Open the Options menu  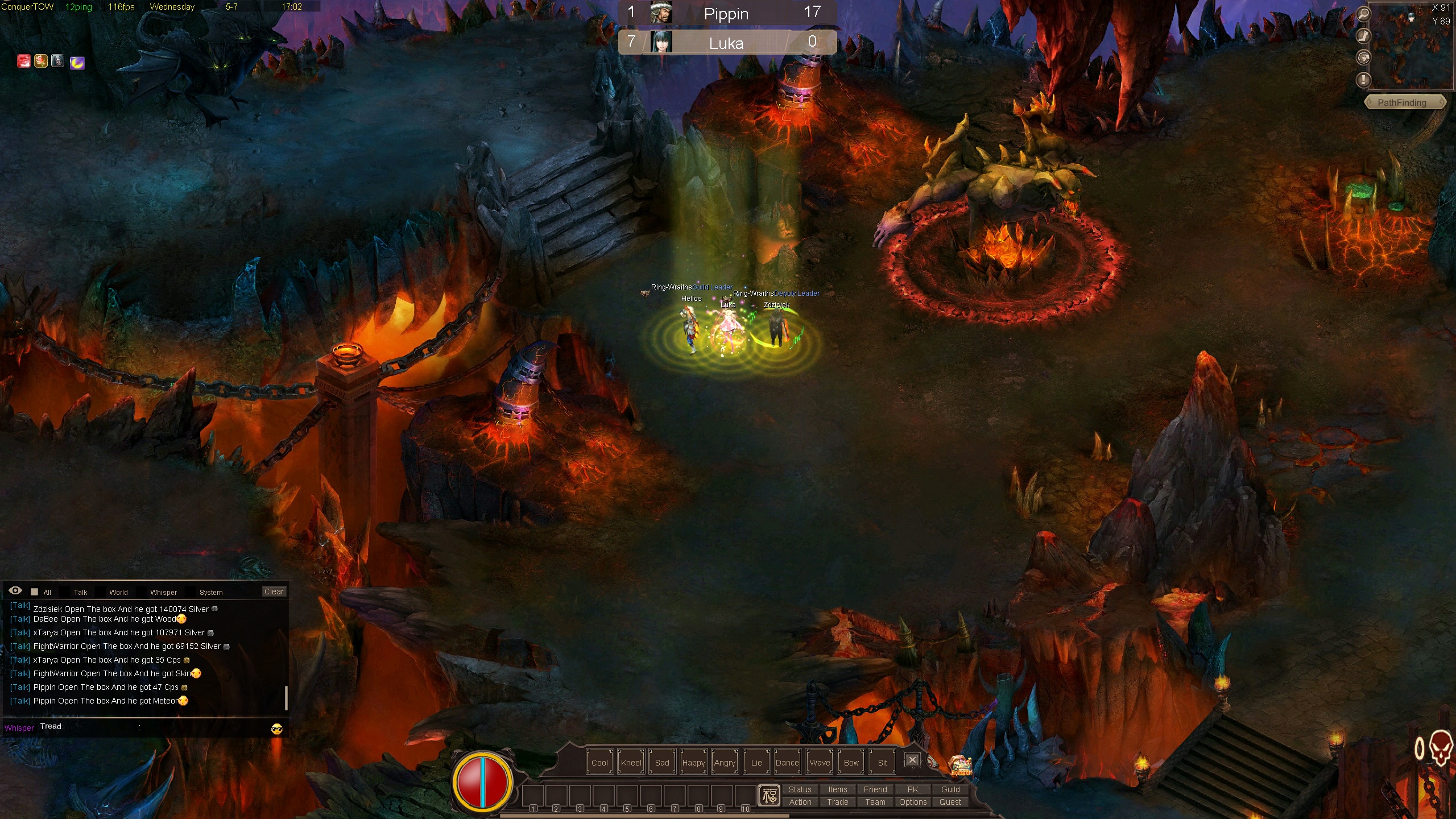coord(912,802)
